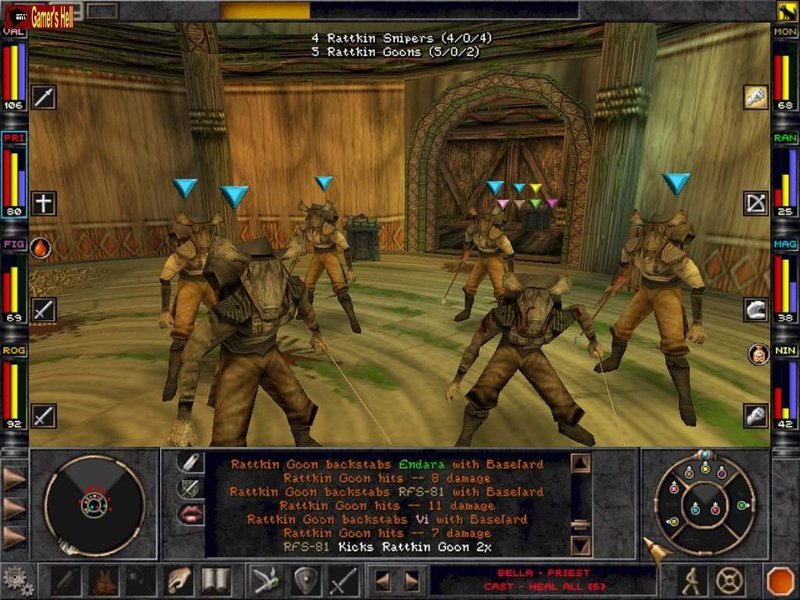Viewport: 800px width, 600px height.
Task: Click the NIN punch action icon
Action: click(755, 414)
